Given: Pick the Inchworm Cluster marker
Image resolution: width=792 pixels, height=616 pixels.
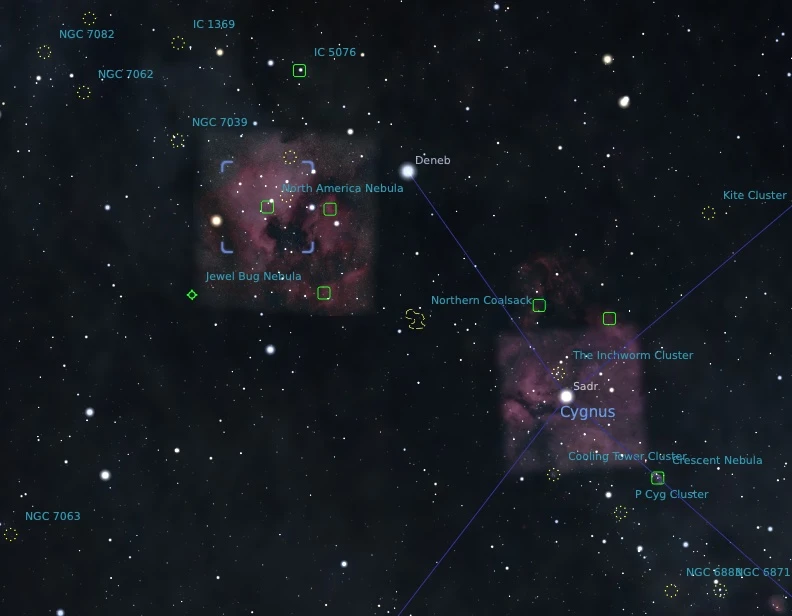Looking at the screenshot, I should pyautogui.click(x=558, y=373).
